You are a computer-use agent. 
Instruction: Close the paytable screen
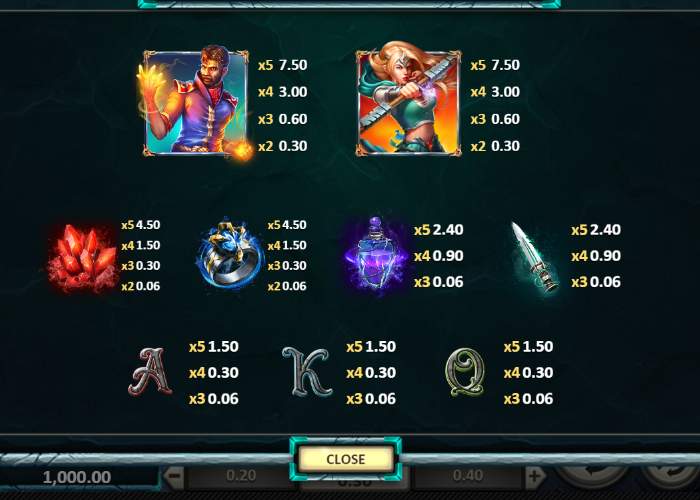click(x=346, y=459)
